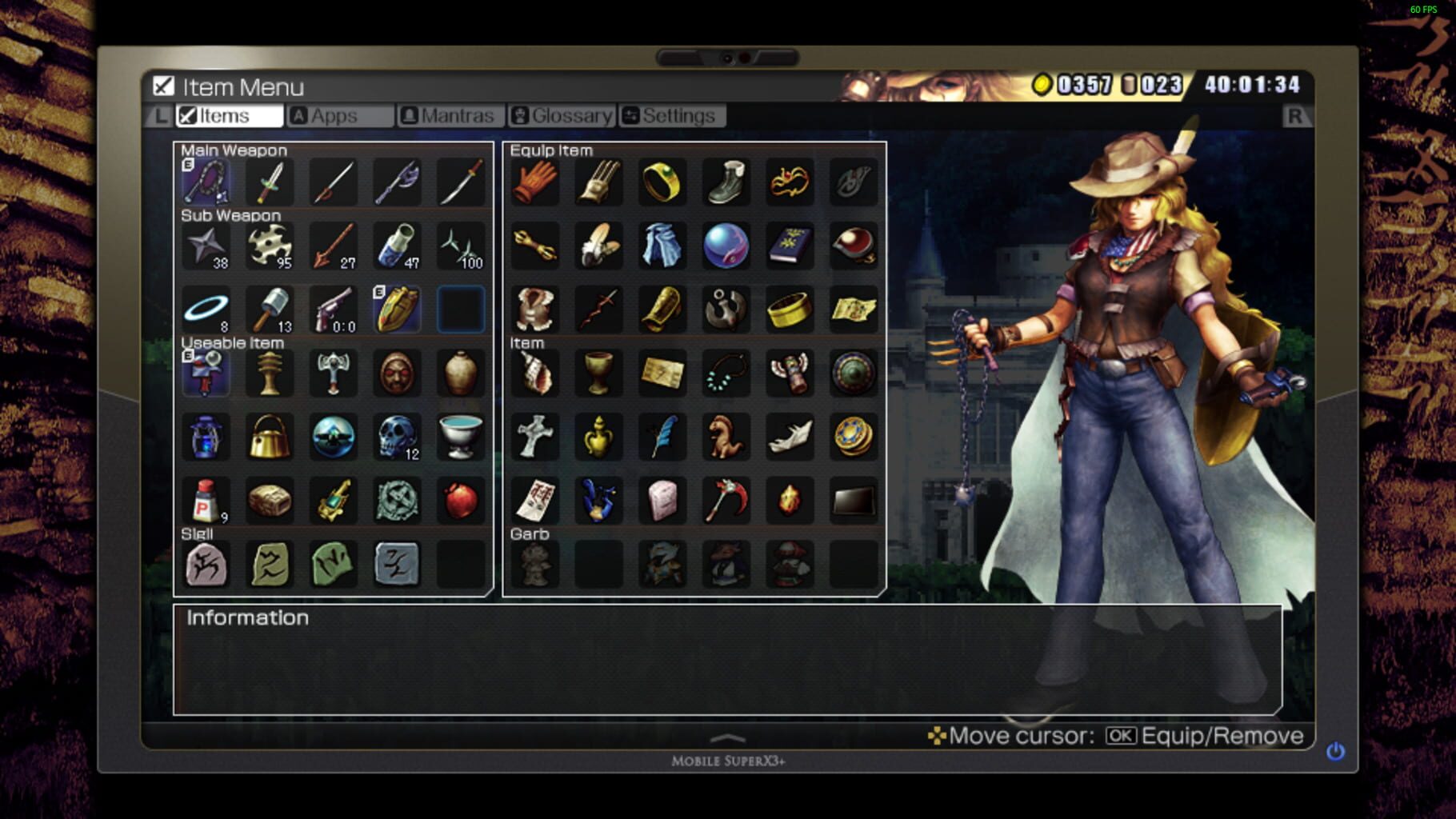Select the blue feather in Item list
1456x819 pixels.
(x=662, y=437)
